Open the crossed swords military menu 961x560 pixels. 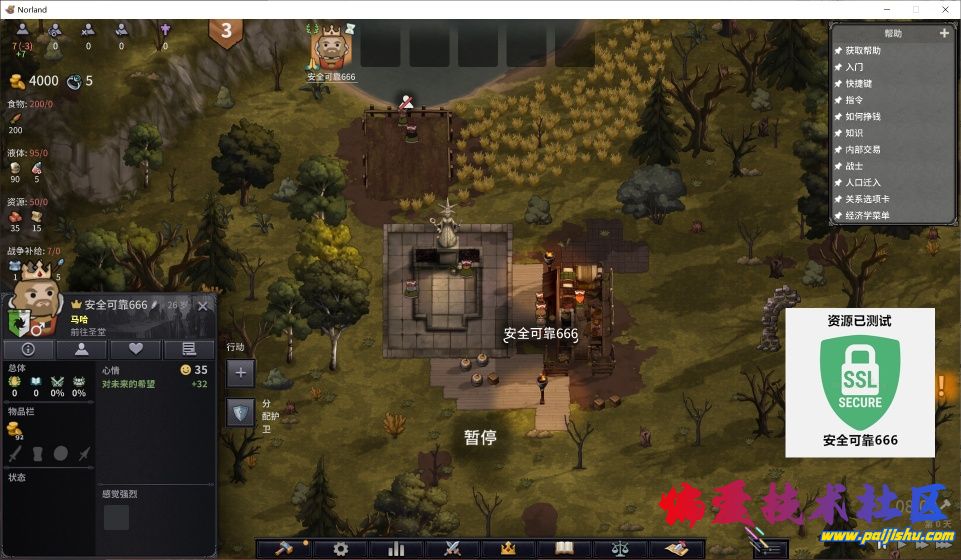pos(451,548)
